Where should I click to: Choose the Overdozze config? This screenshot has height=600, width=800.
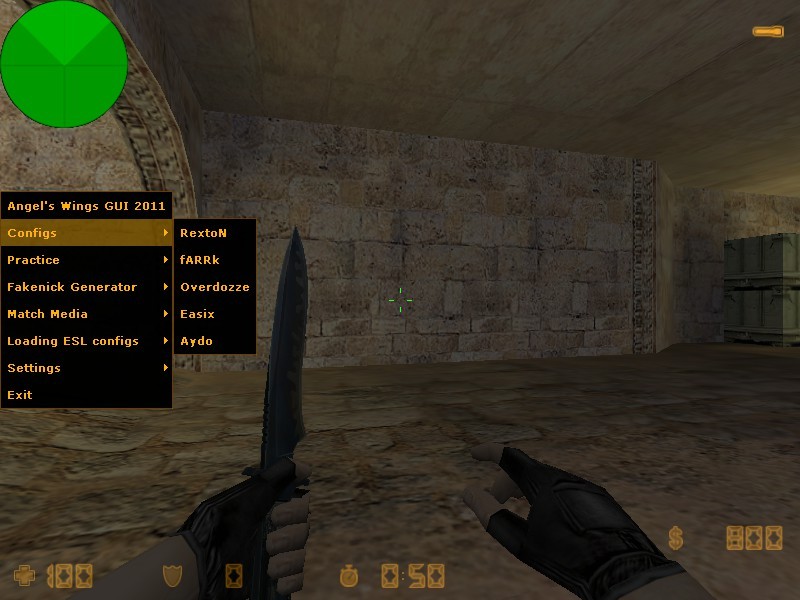(x=214, y=287)
